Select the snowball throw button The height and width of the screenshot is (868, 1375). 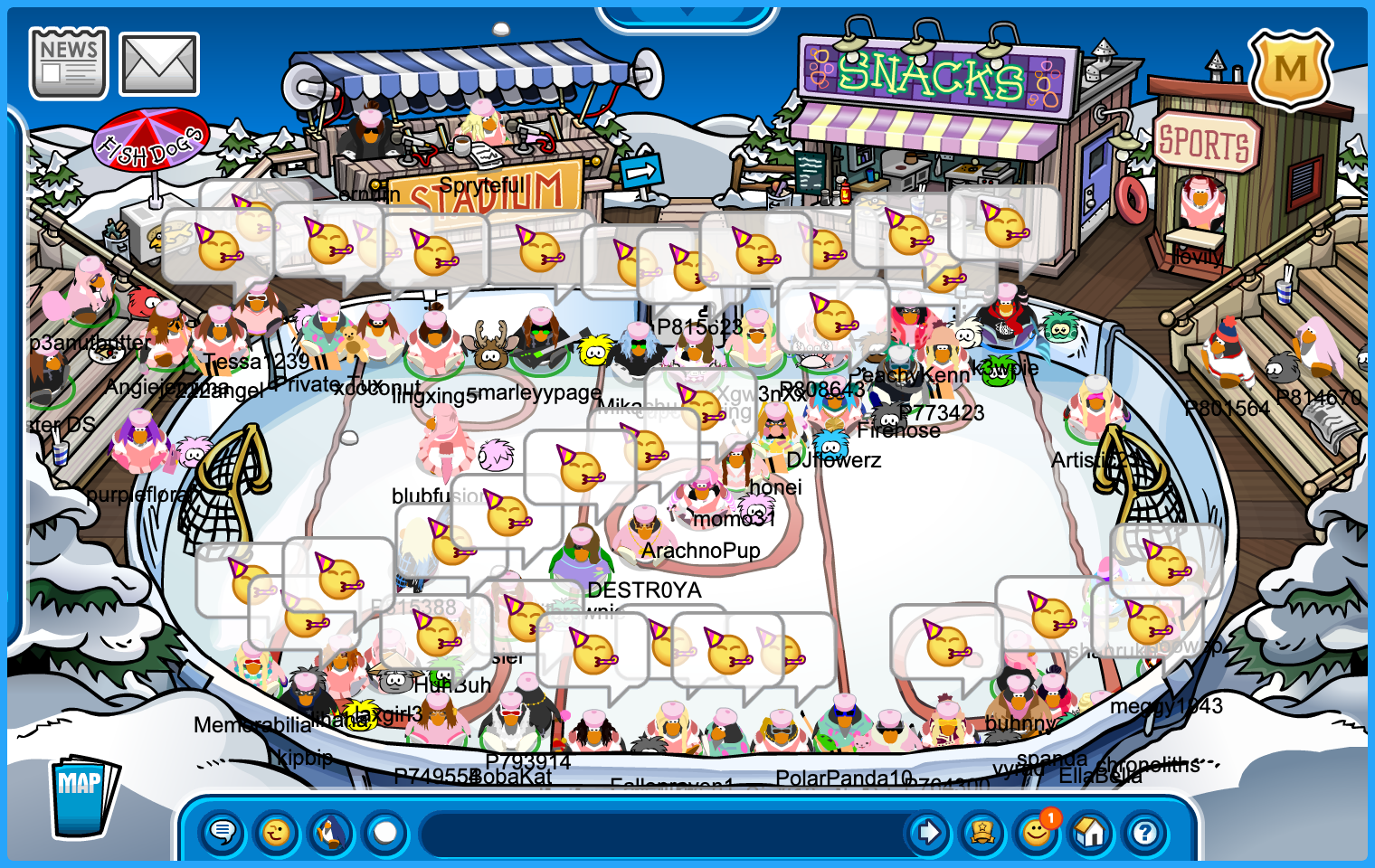coord(385,832)
